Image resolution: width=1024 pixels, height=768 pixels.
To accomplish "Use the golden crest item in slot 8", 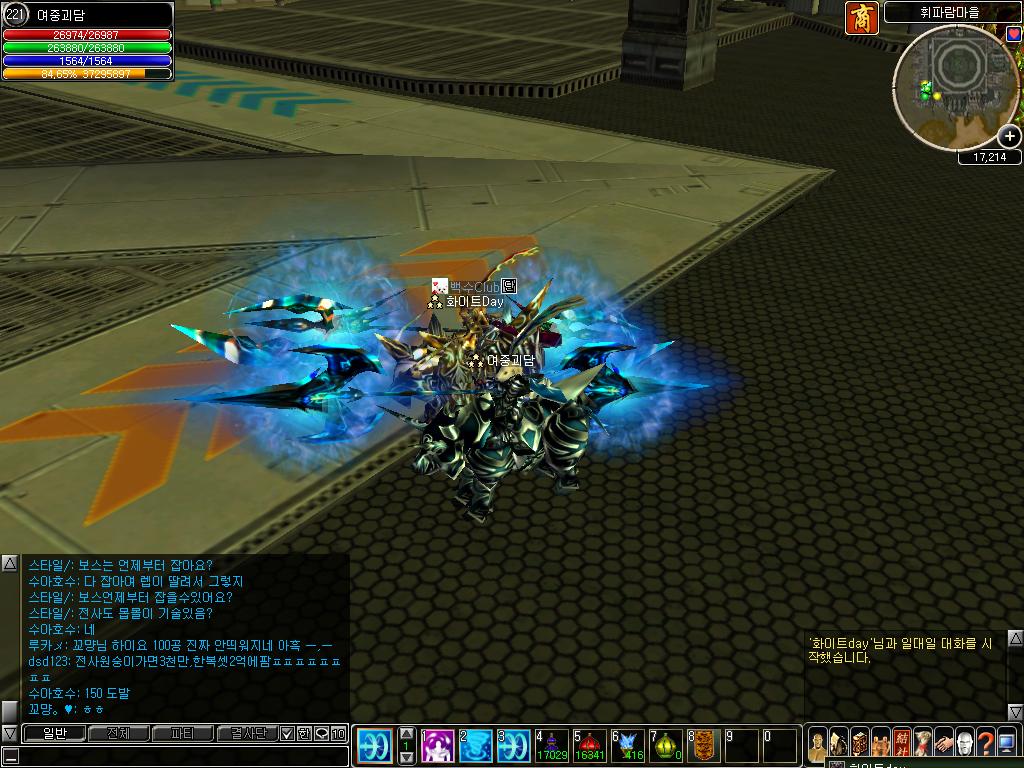I will click(x=704, y=746).
